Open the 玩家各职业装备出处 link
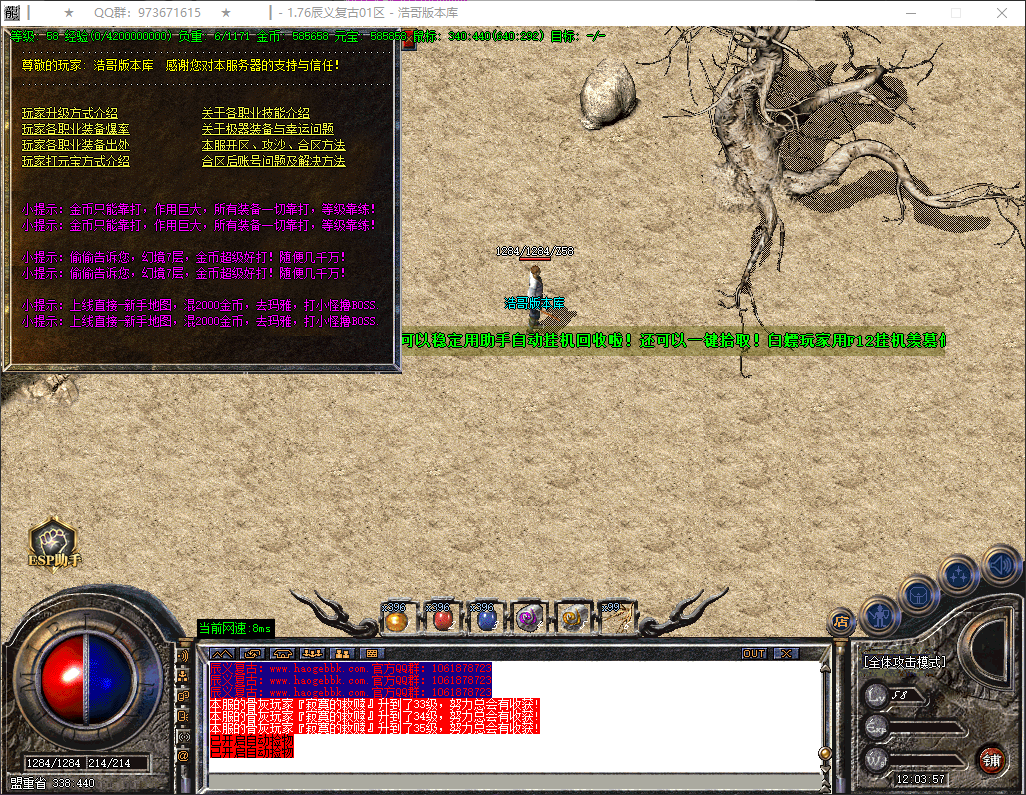 coord(76,145)
